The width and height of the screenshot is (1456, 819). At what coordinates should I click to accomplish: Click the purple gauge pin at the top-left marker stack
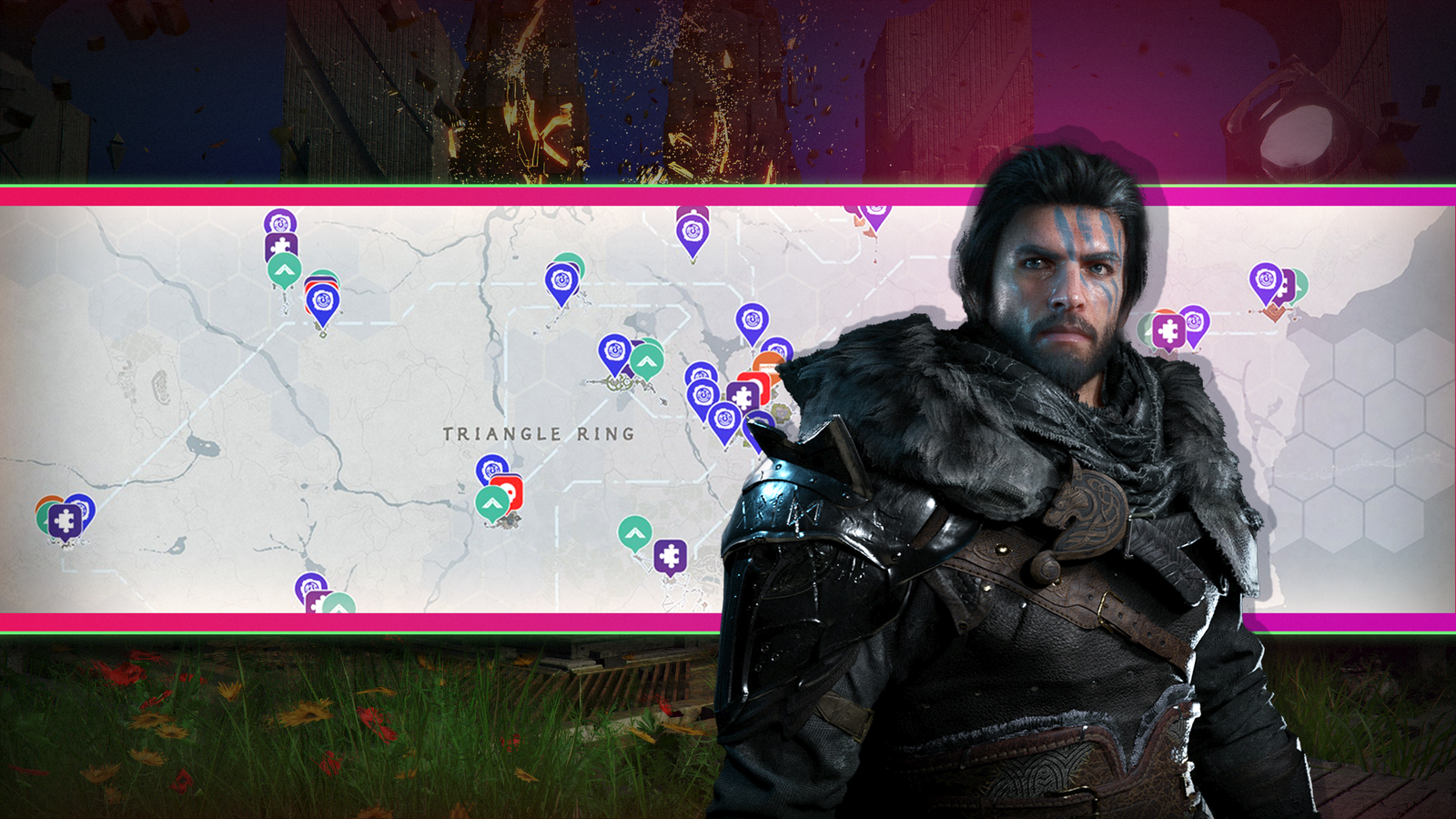[279, 222]
